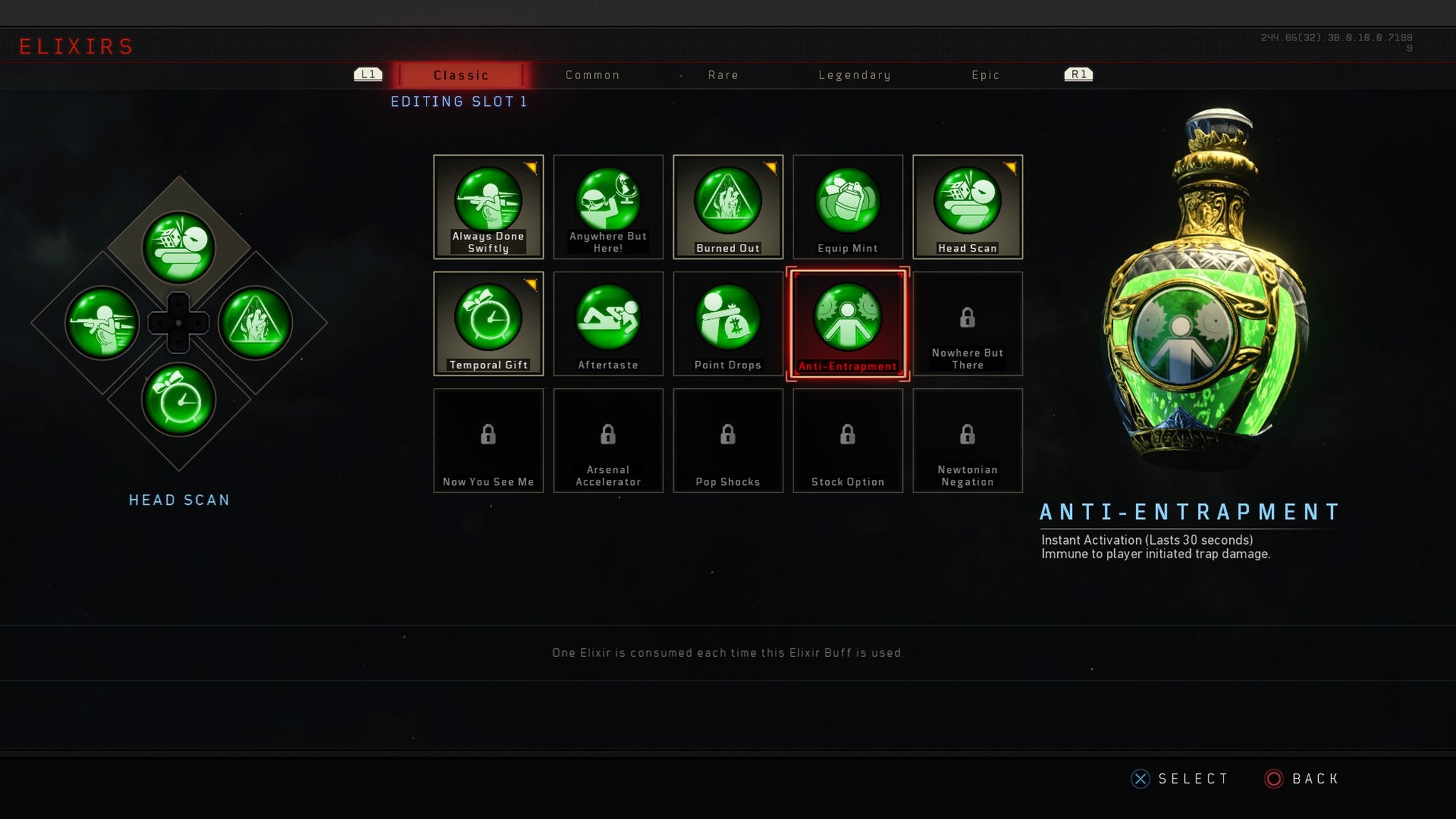Click the locked Newtonian Negation slot
1456x819 pixels.
pos(967,441)
